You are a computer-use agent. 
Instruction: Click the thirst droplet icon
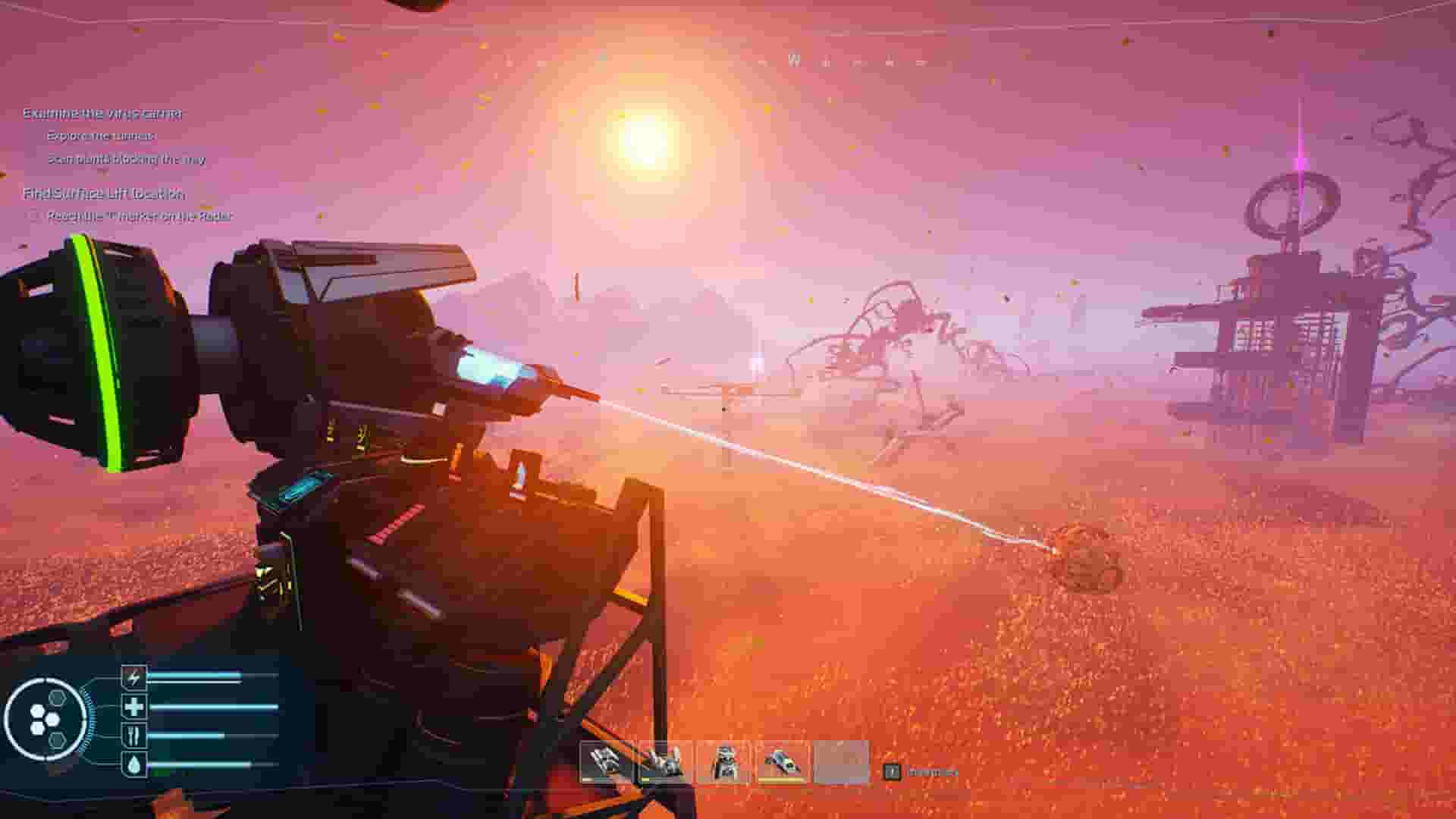pyautogui.click(x=134, y=764)
